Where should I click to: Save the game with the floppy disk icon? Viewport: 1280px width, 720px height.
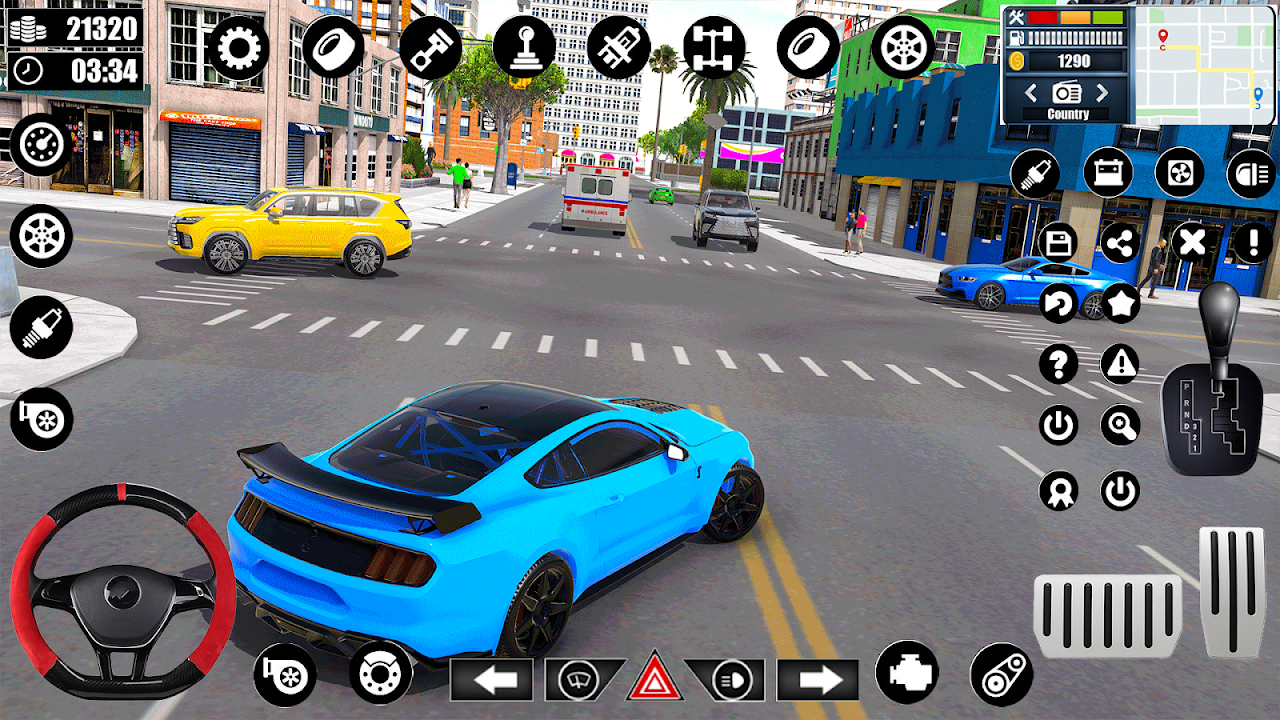[x=1058, y=243]
